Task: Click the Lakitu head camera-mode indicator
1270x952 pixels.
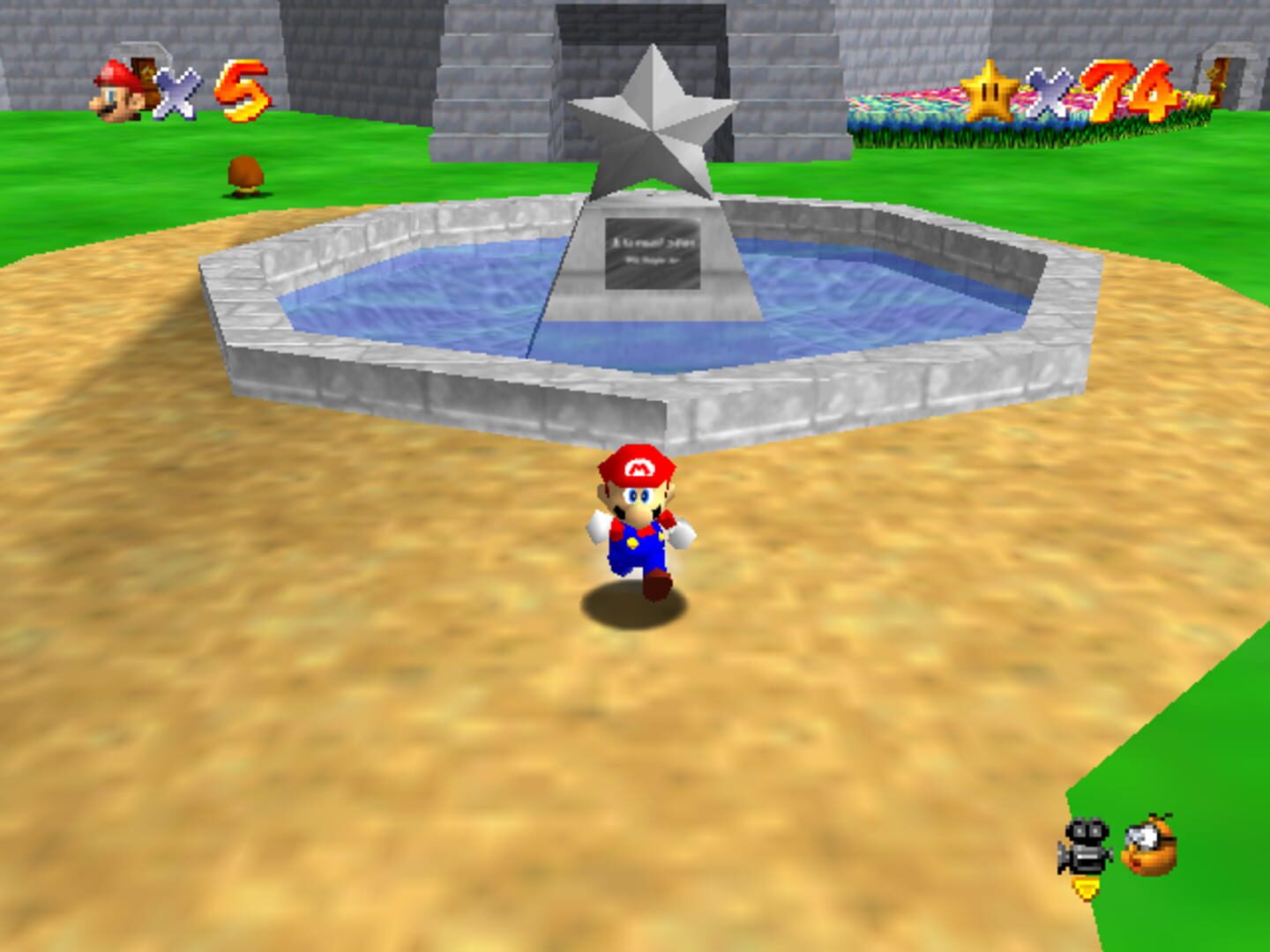Action: [1149, 846]
